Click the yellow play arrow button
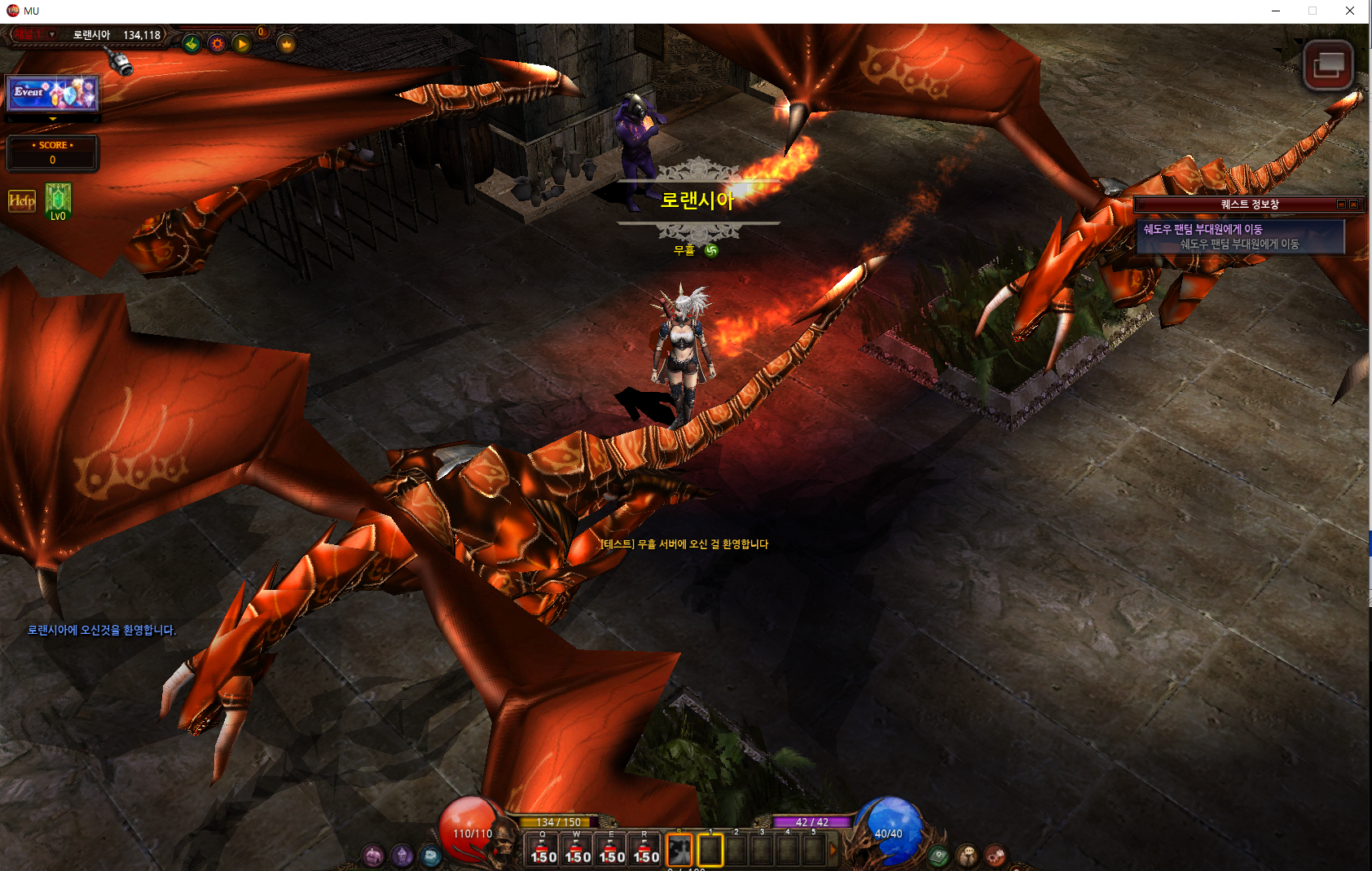Viewport: 1372px width, 871px height. click(x=242, y=44)
